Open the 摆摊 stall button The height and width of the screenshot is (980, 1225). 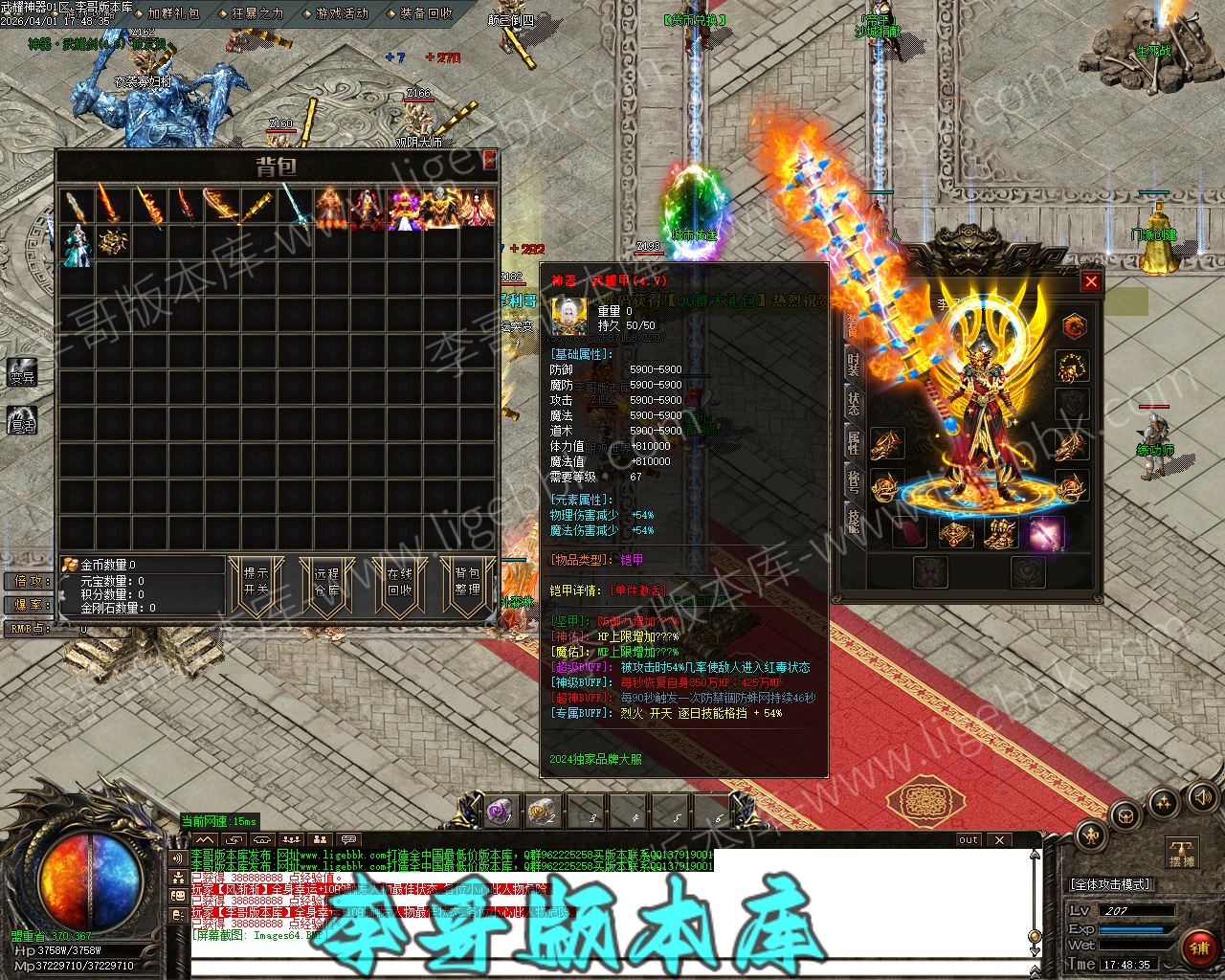click(1183, 853)
